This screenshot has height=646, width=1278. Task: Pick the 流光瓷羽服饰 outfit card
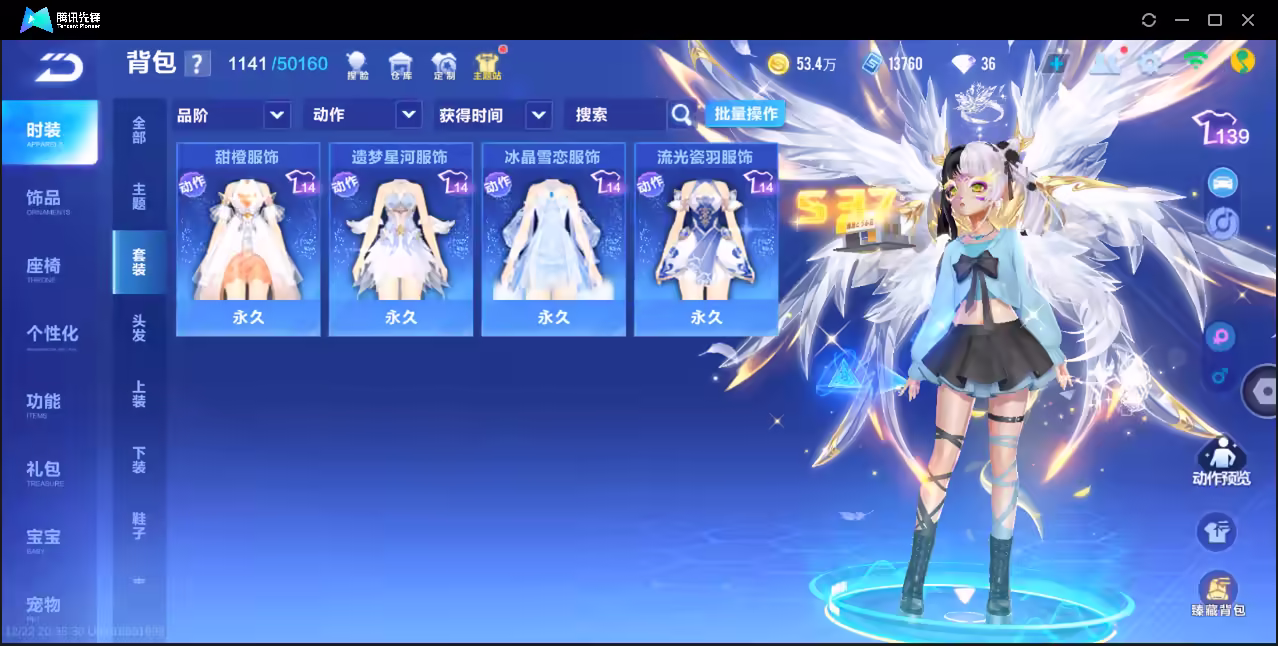click(706, 239)
